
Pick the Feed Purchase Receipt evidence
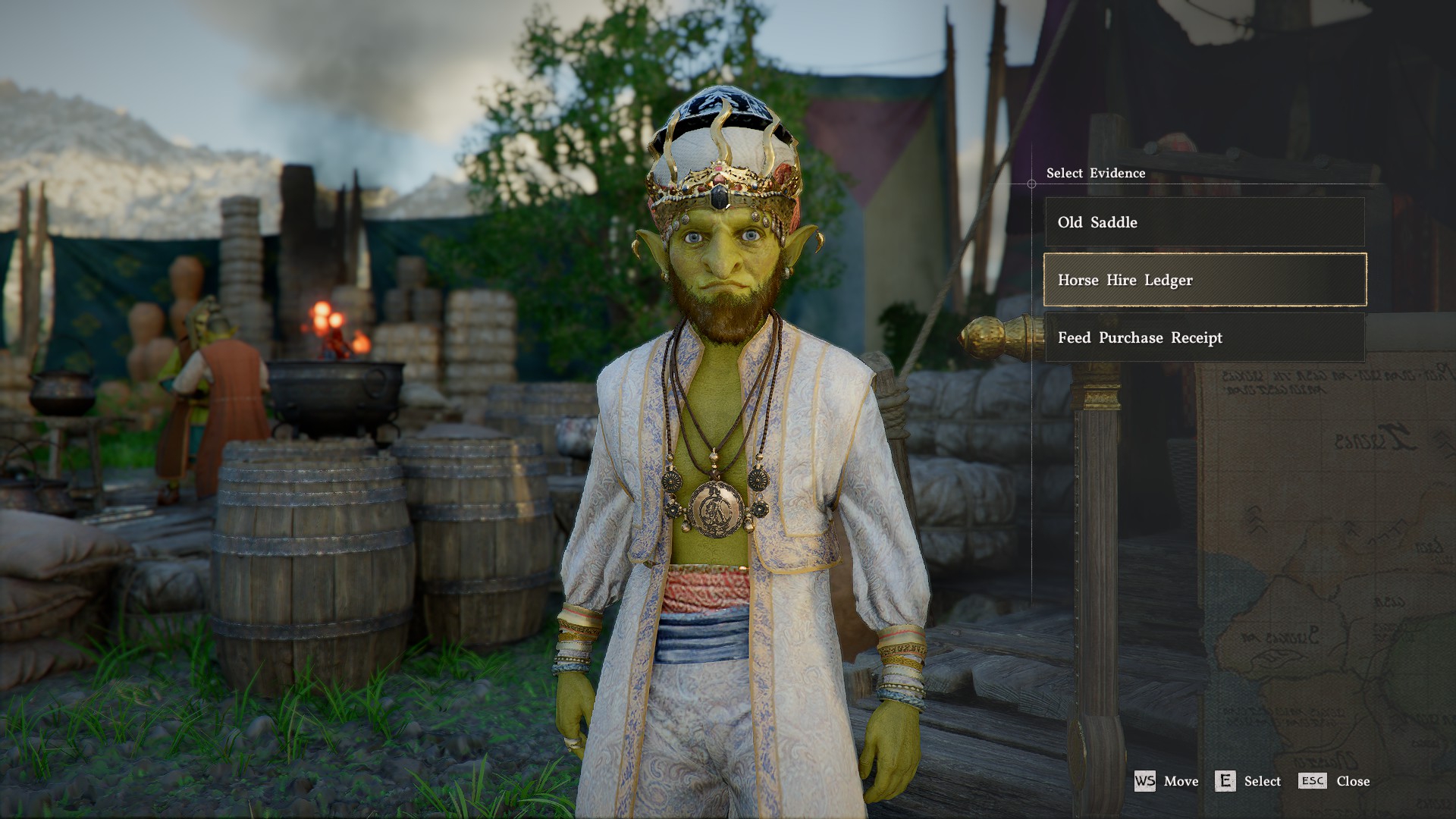pyautogui.click(x=1204, y=337)
